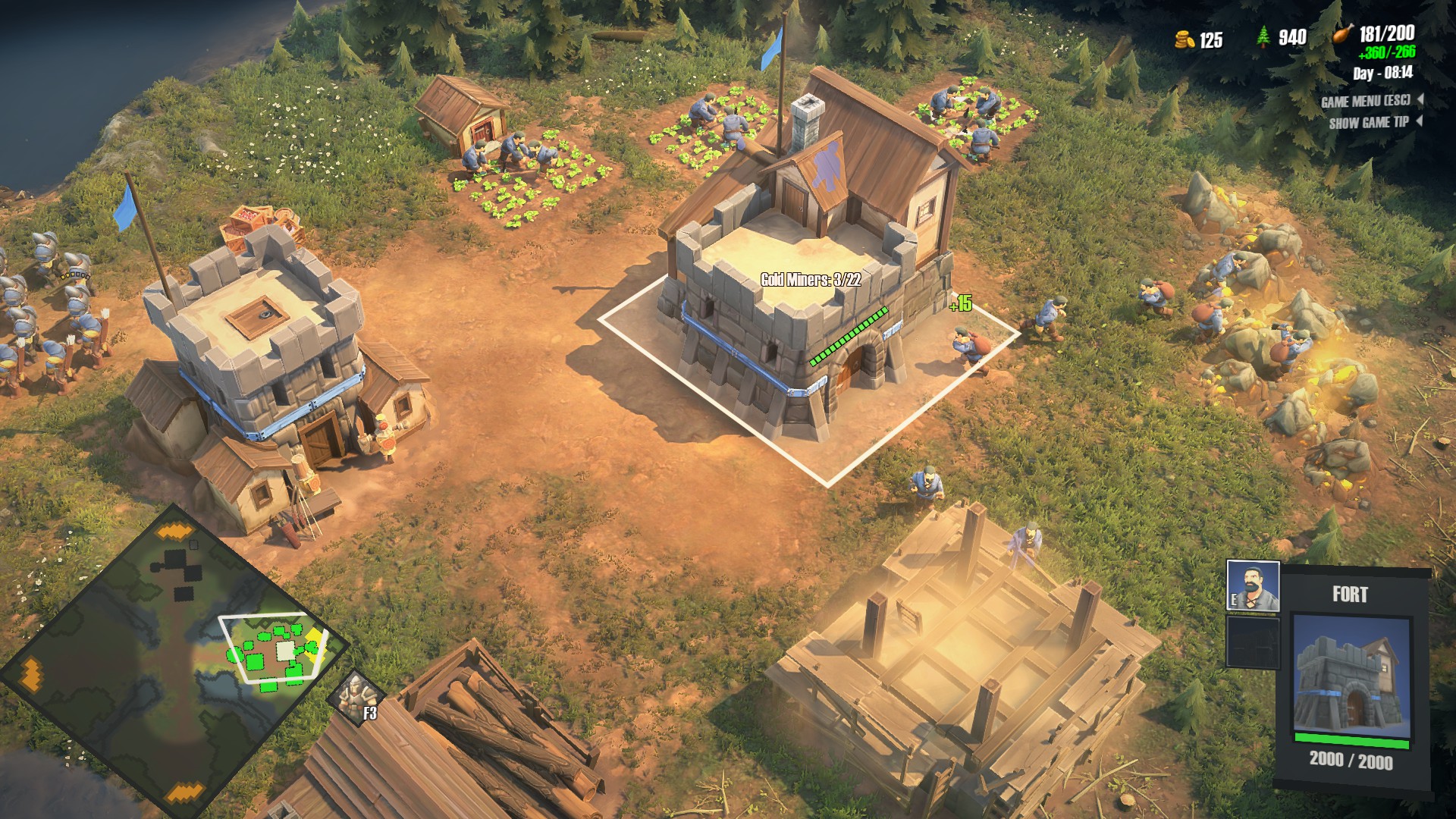Show the game tip

coord(1370,123)
